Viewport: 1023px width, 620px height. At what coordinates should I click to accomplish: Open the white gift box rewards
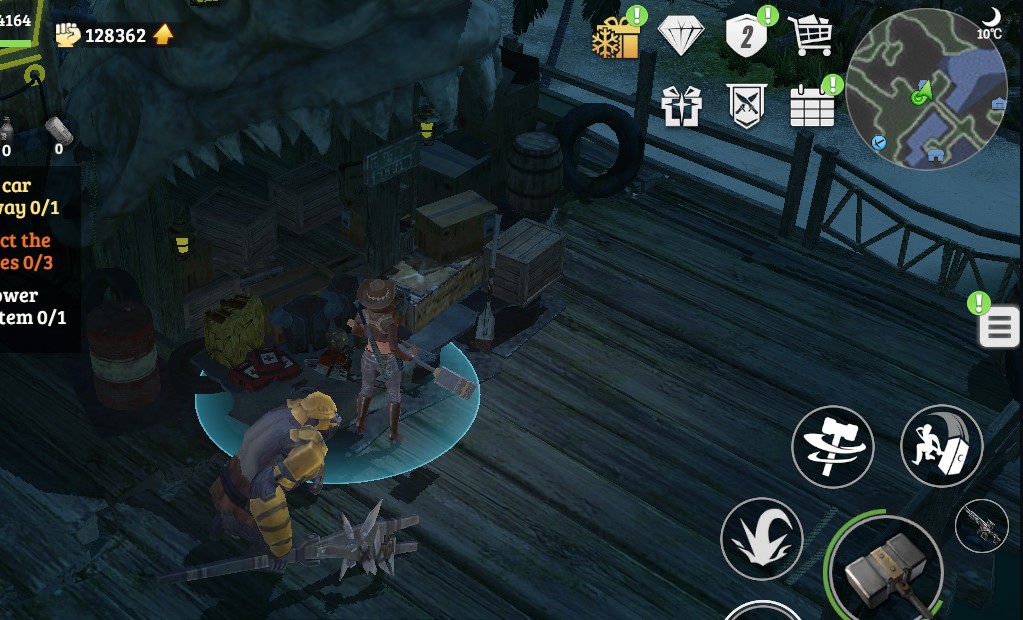point(681,106)
